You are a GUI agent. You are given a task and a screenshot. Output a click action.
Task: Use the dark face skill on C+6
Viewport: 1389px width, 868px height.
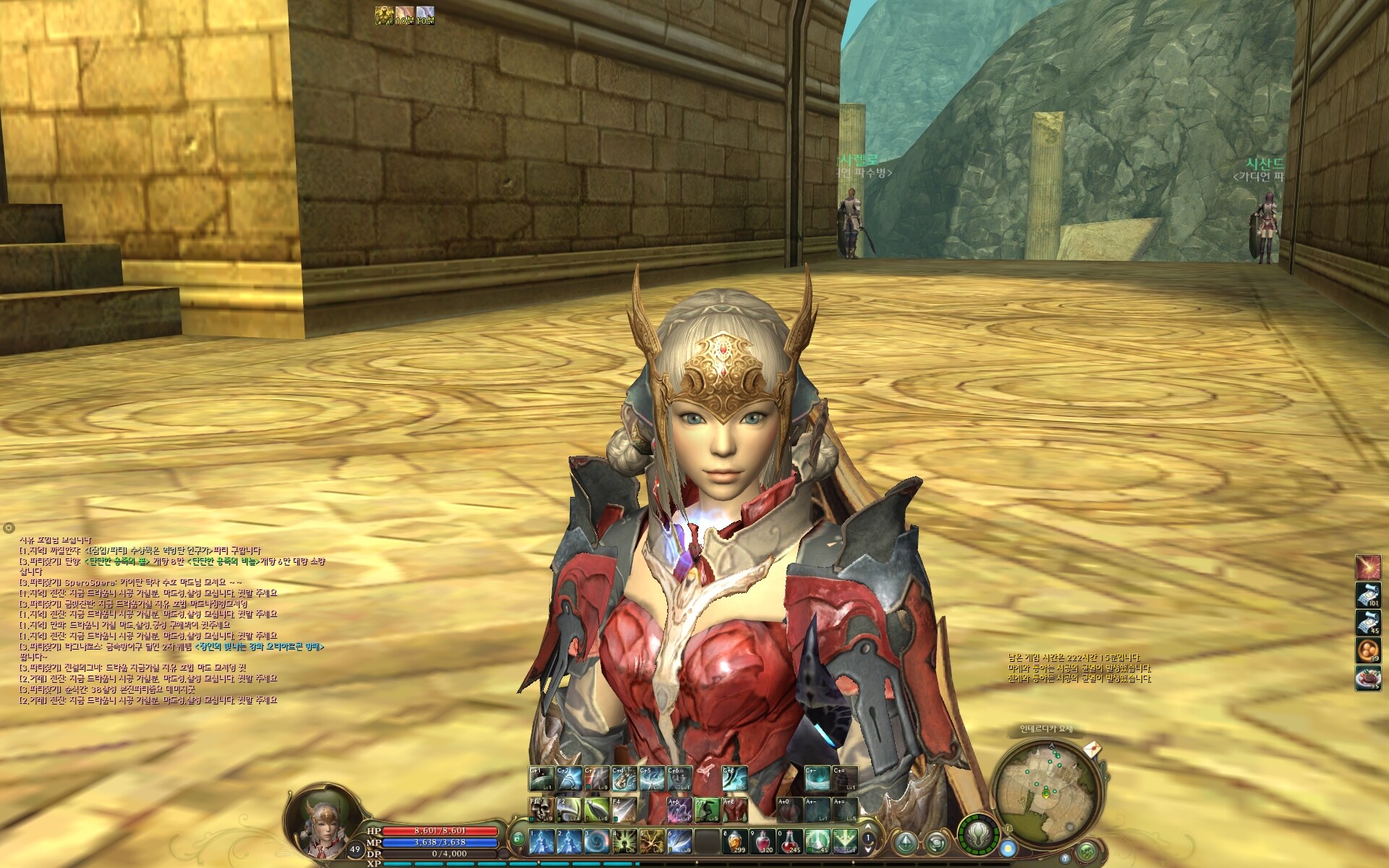tap(679, 778)
